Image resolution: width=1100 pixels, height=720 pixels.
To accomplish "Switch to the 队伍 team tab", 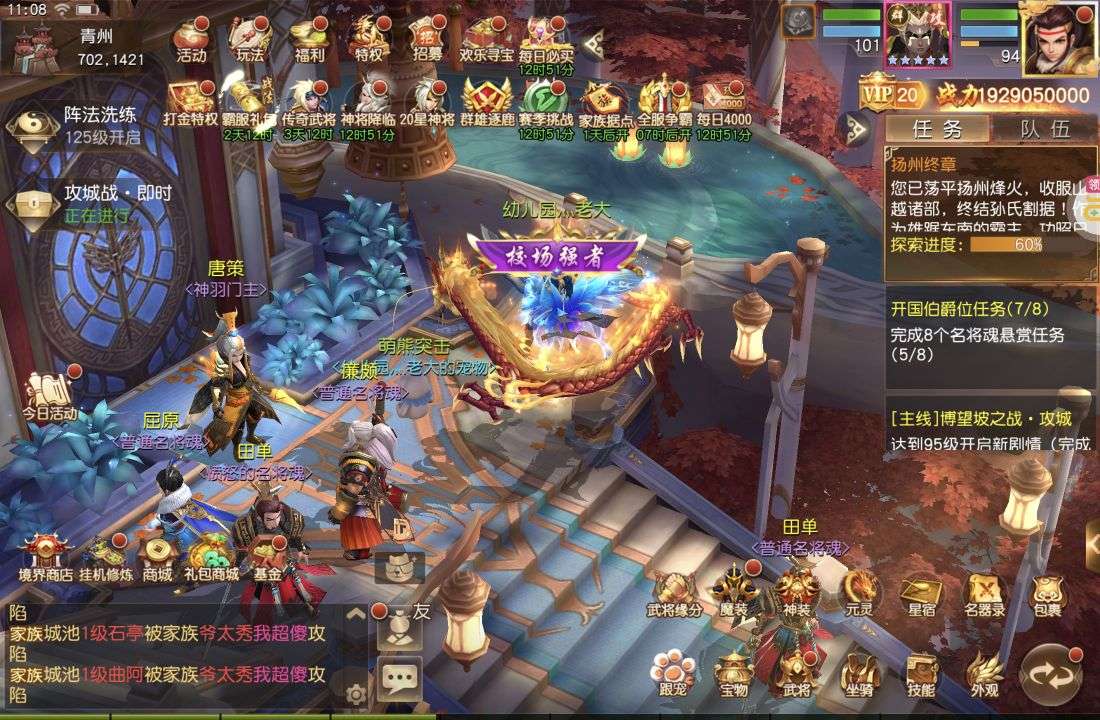I will tap(1045, 128).
